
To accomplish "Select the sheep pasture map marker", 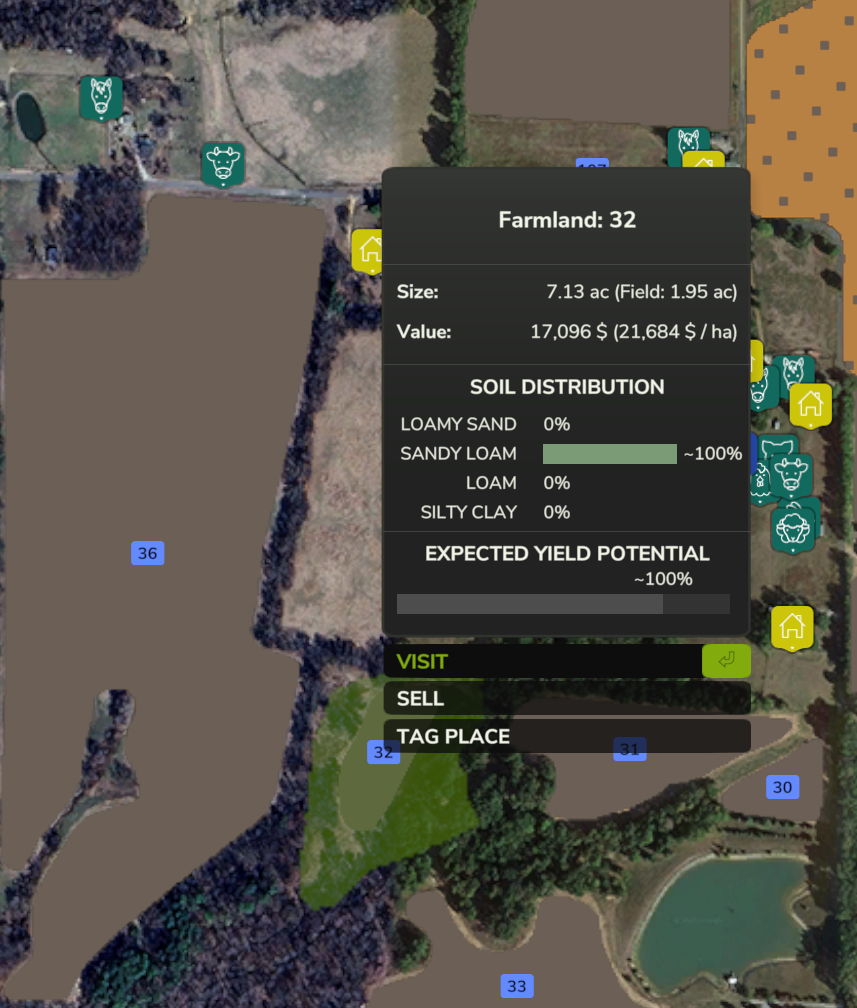I will pos(792,530).
